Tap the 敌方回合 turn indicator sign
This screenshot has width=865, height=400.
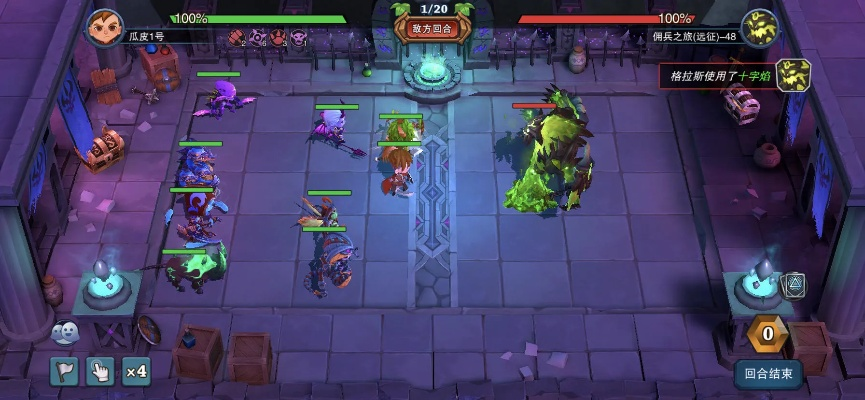click(432, 29)
